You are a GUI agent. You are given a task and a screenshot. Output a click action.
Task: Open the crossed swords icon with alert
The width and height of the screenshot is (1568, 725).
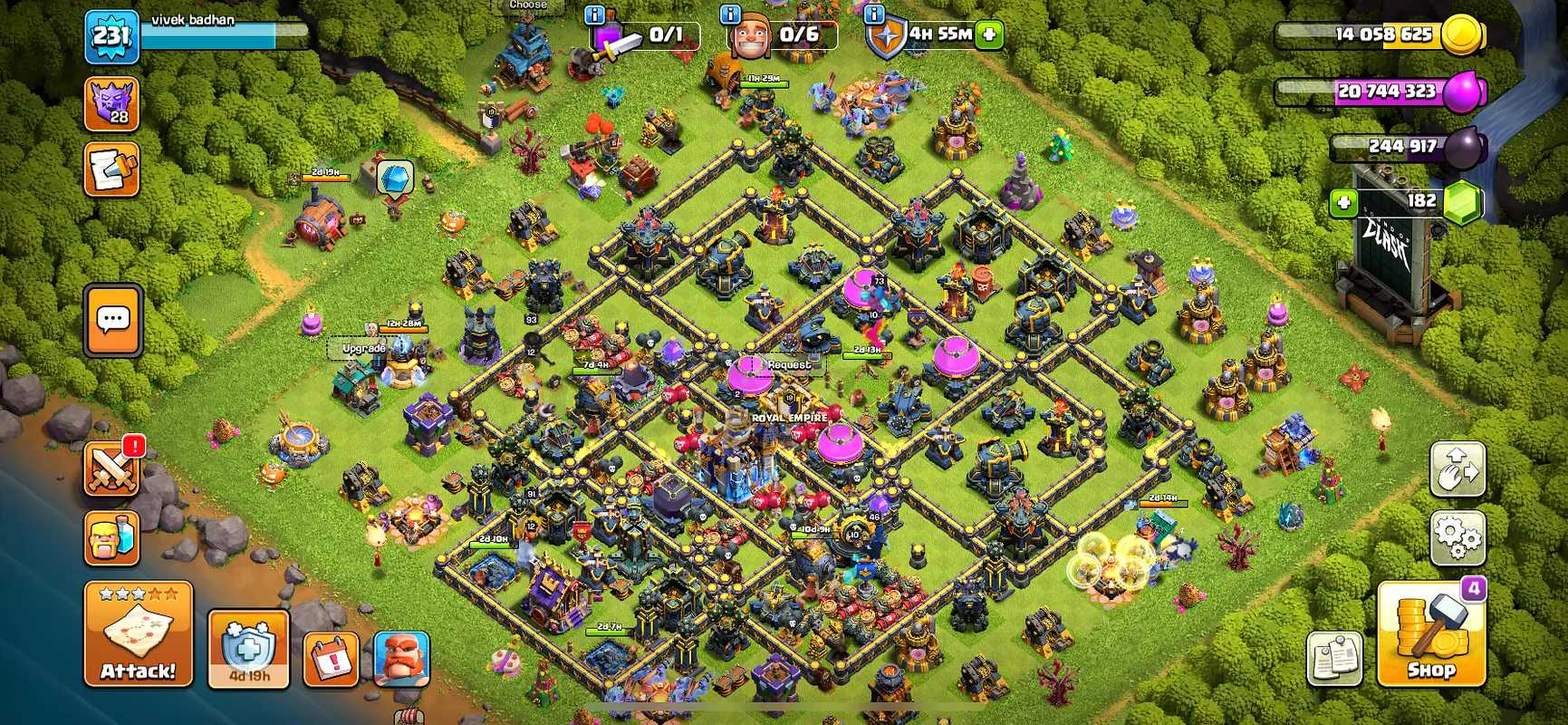(112, 469)
